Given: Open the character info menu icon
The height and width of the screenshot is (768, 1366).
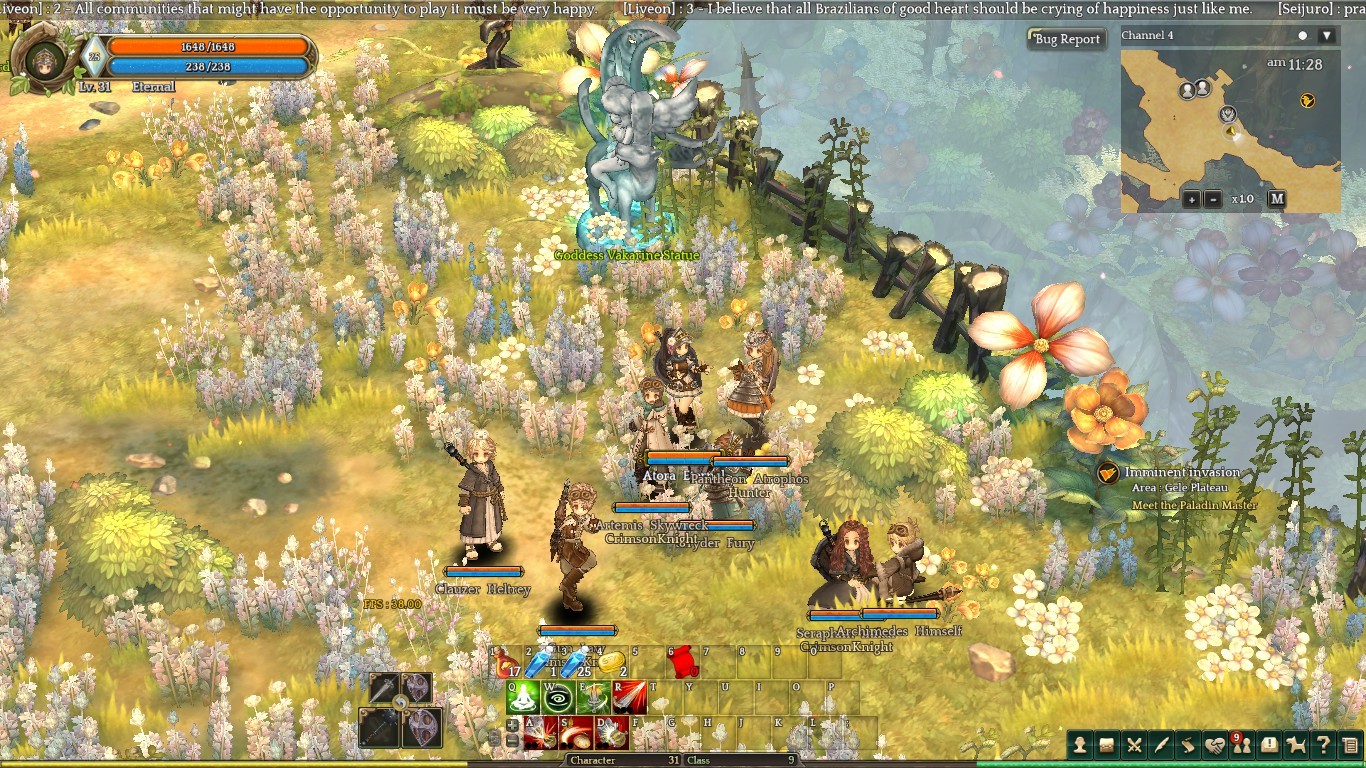Looking at the screenshot, I should click(x=1080, y=744).
